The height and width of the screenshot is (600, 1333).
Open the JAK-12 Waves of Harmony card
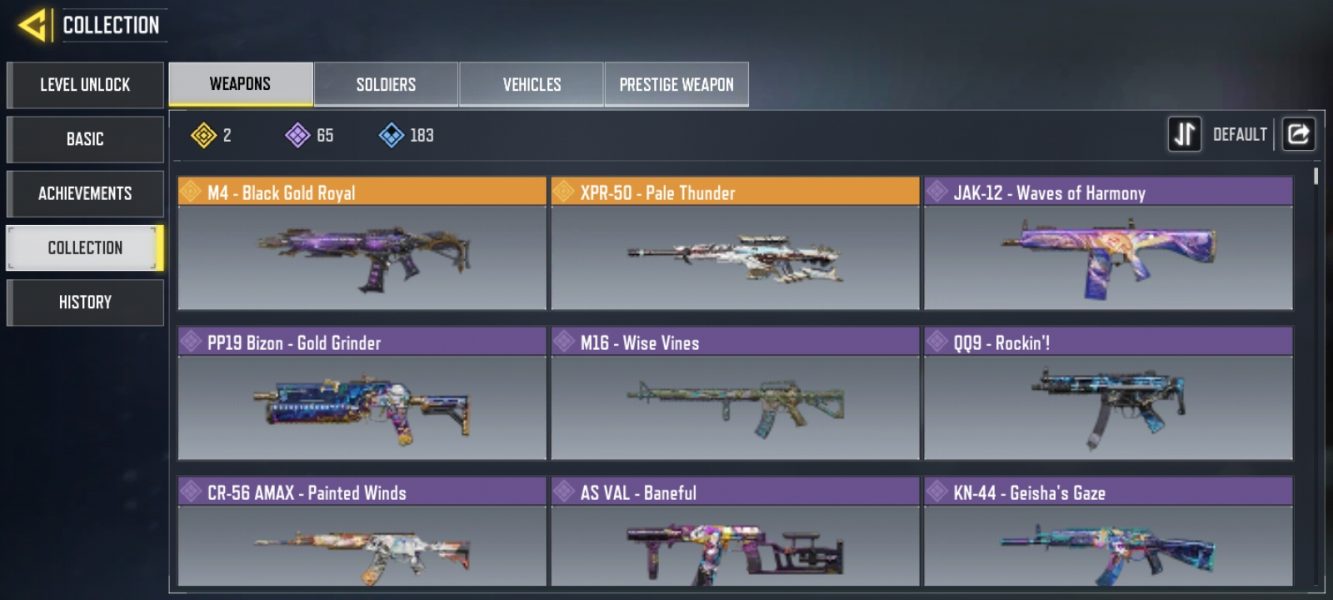tap(1108, 244)
